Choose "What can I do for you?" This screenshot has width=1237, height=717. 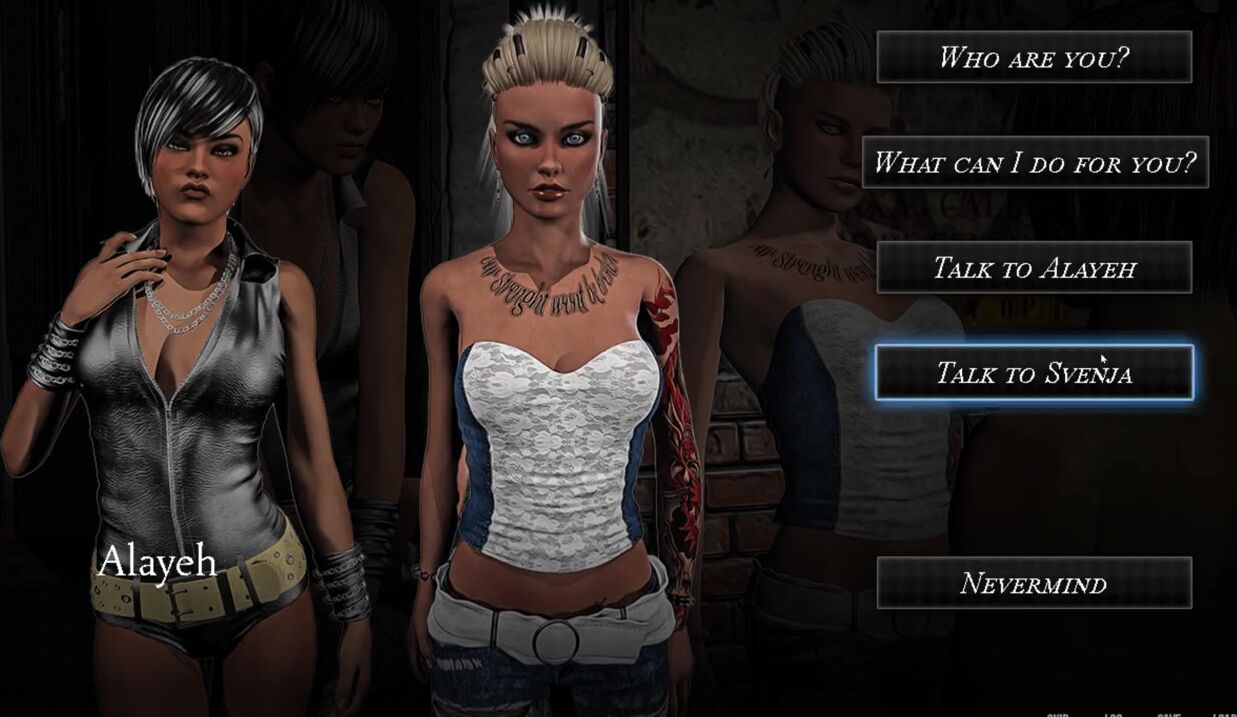point(1035,162)
